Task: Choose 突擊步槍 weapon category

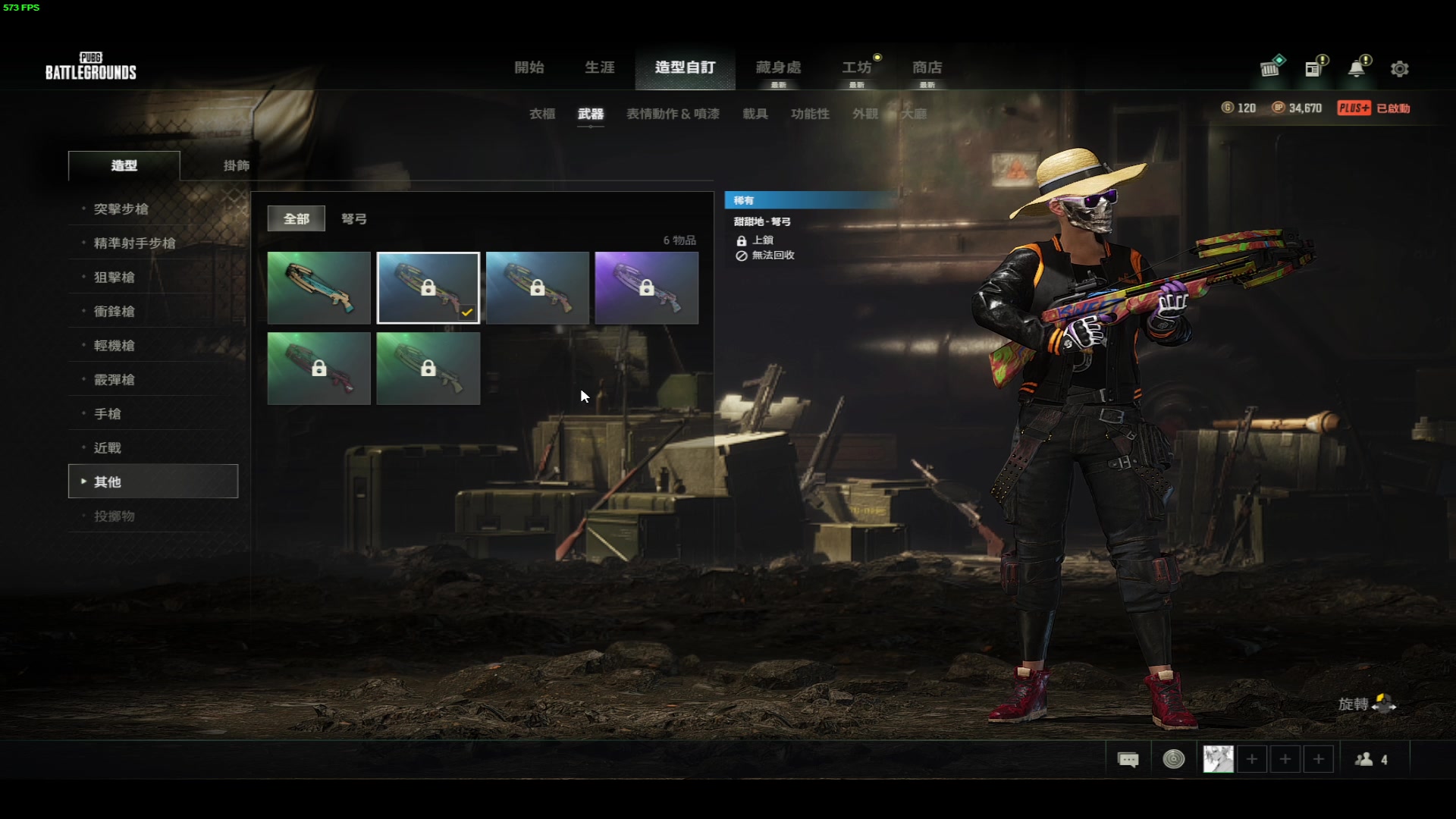Action: tap(121, 209)
